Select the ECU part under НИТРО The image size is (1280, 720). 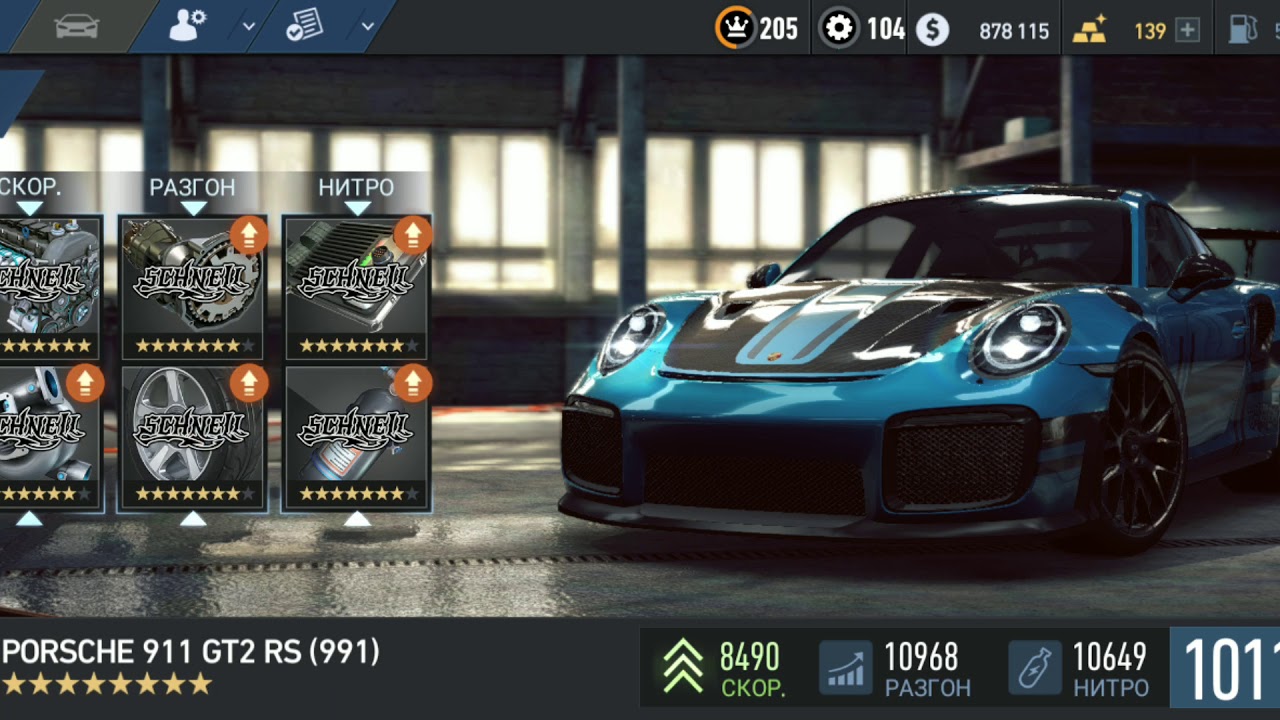357,286
